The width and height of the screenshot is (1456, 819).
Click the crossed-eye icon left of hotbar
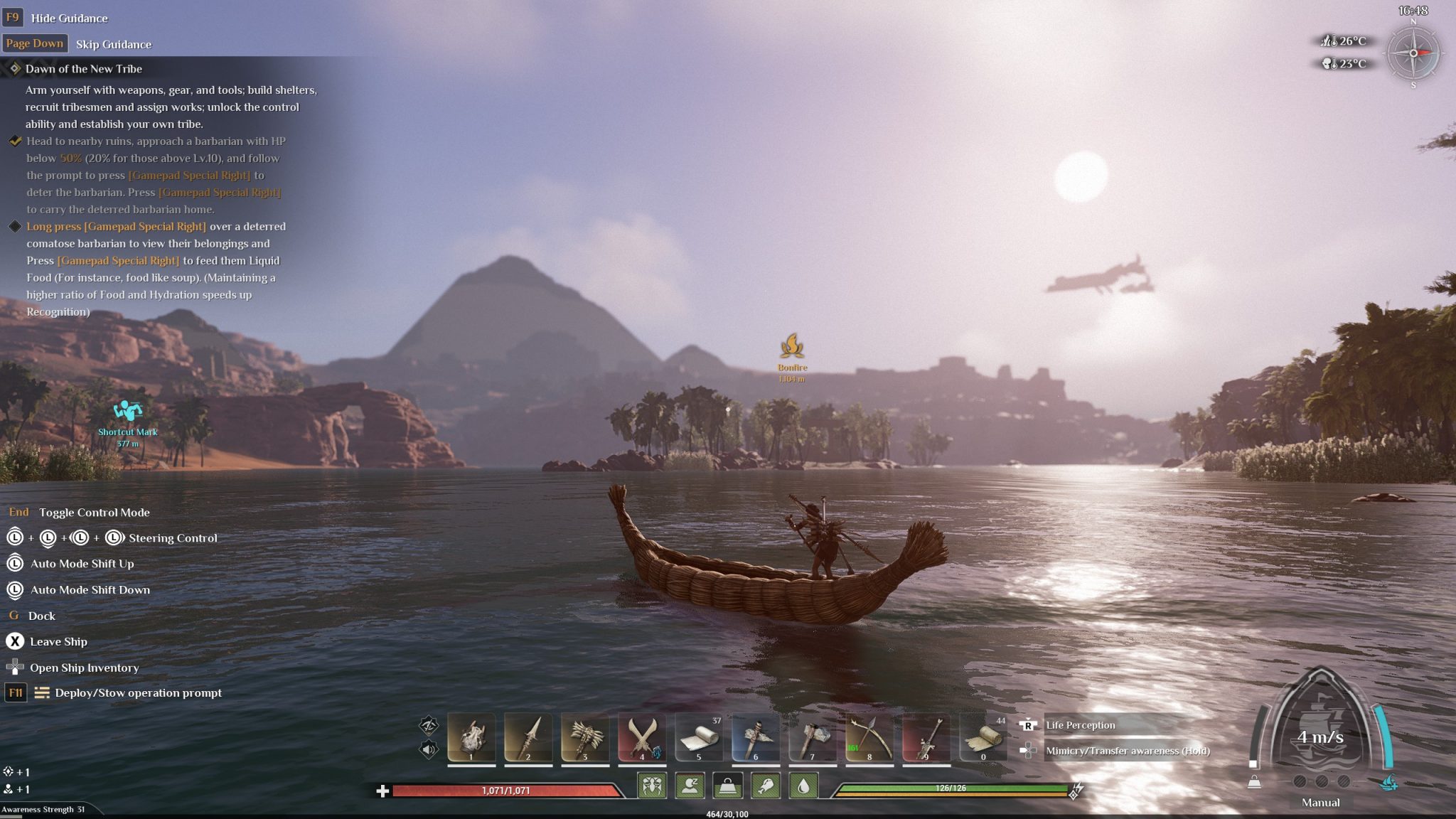point(429,725)
